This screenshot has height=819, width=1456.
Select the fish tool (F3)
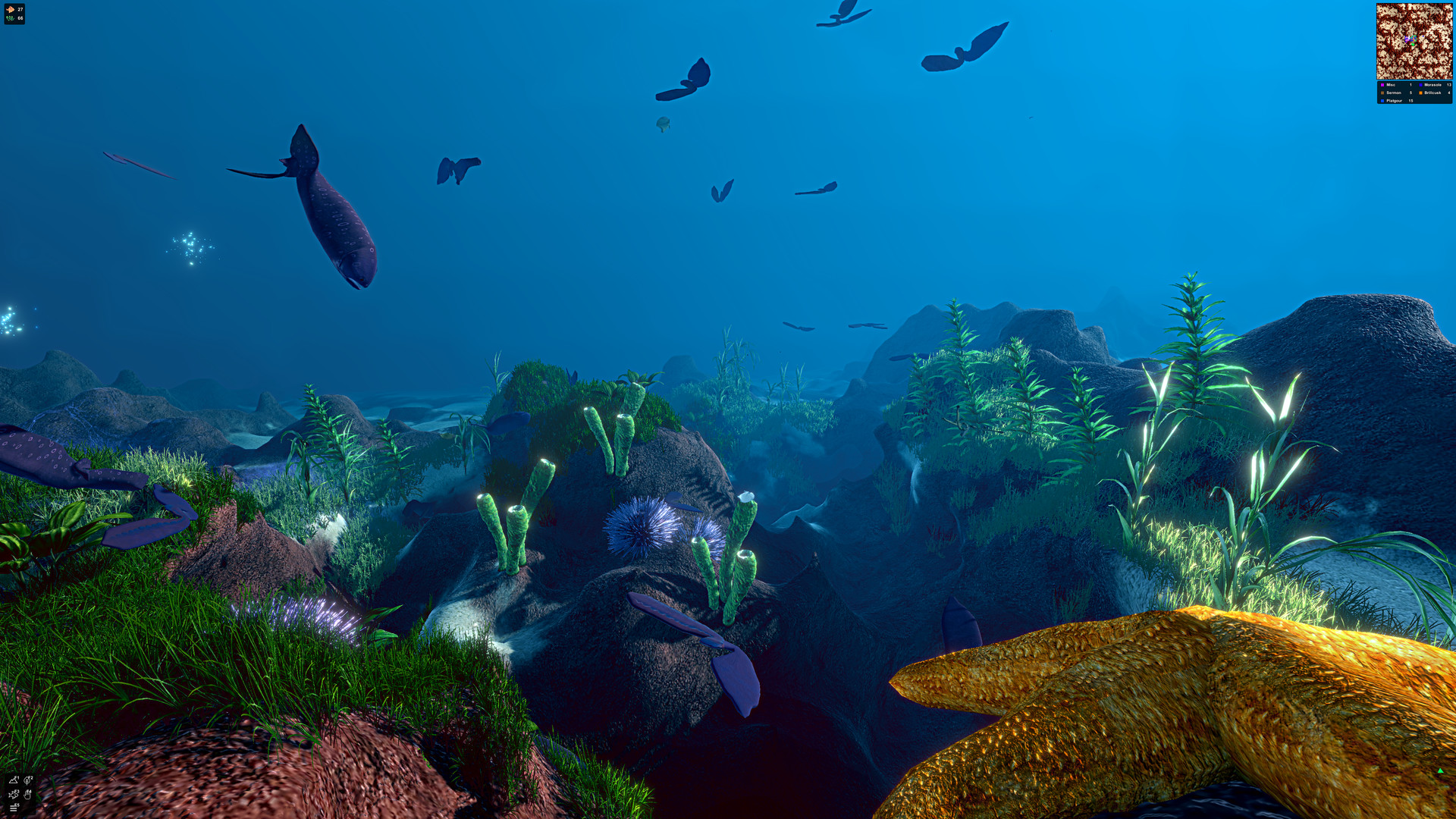click(x=13, y=795)
